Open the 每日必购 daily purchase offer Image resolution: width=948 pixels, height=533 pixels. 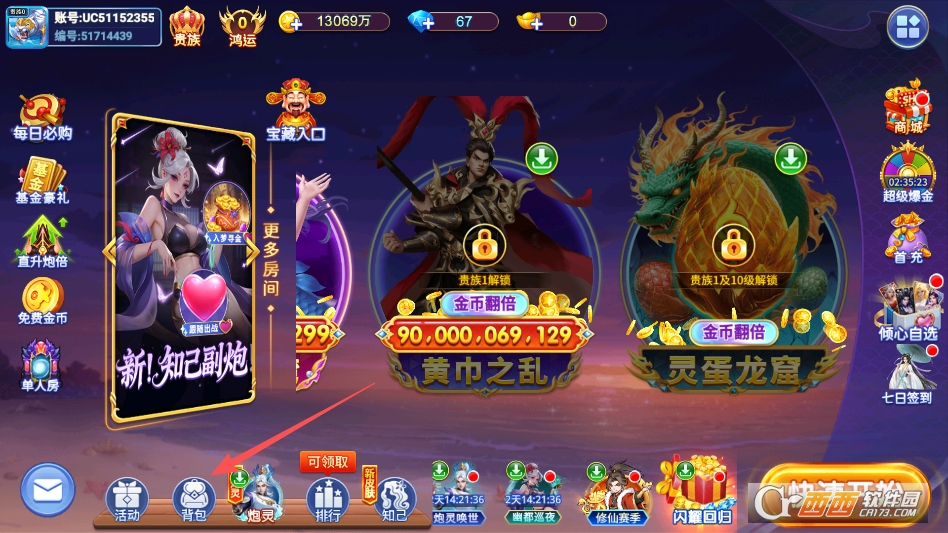(x=42, y=117)
